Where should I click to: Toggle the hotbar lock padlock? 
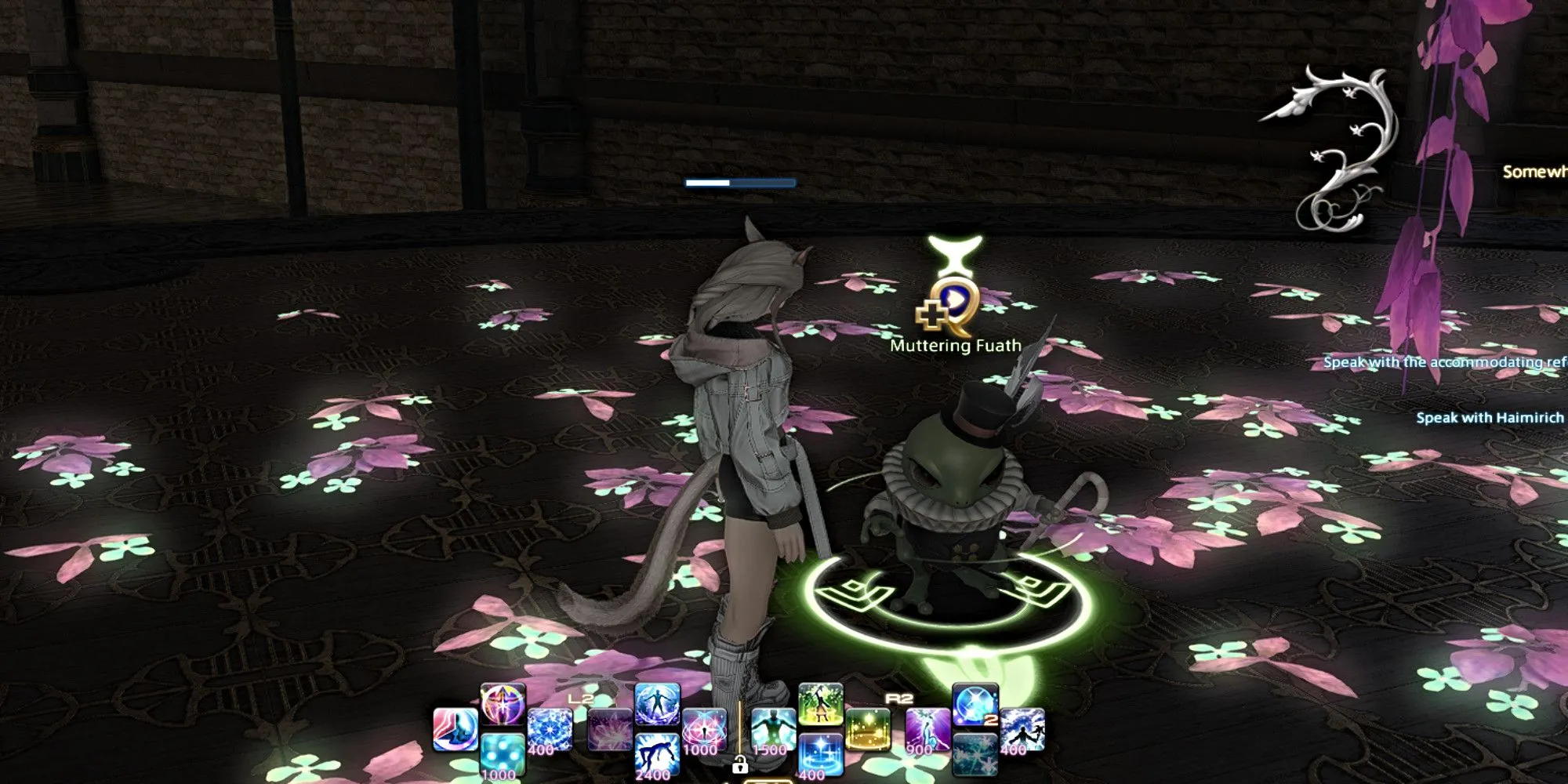tap(740, 767)
